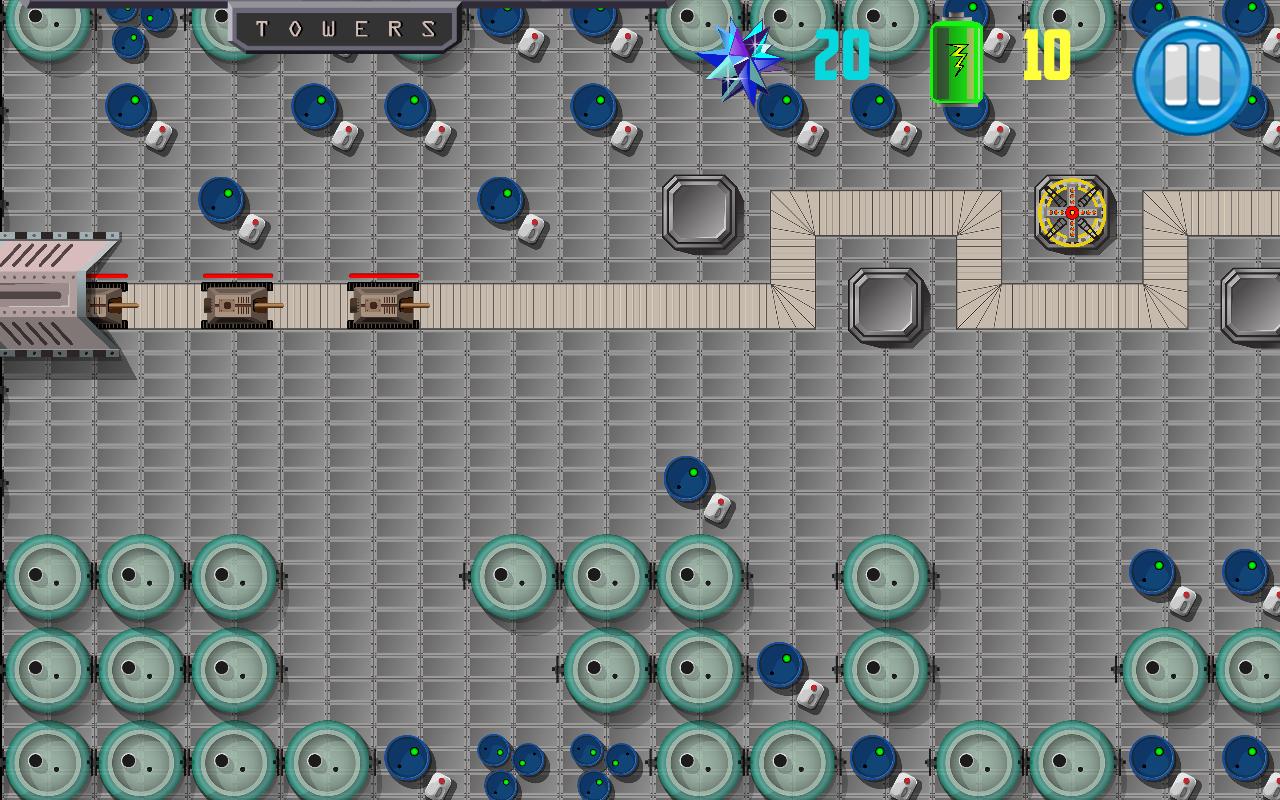The height and width of the screenshot is (800, 1280).
Task: Toggle the white switch beside the center barrel
Action: tap(716, 508)
